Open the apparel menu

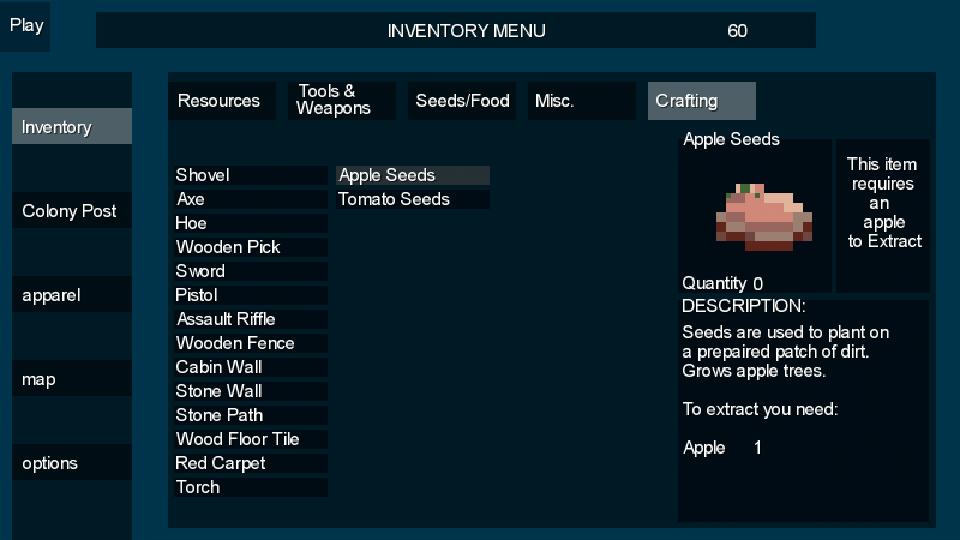coord(71,295)
